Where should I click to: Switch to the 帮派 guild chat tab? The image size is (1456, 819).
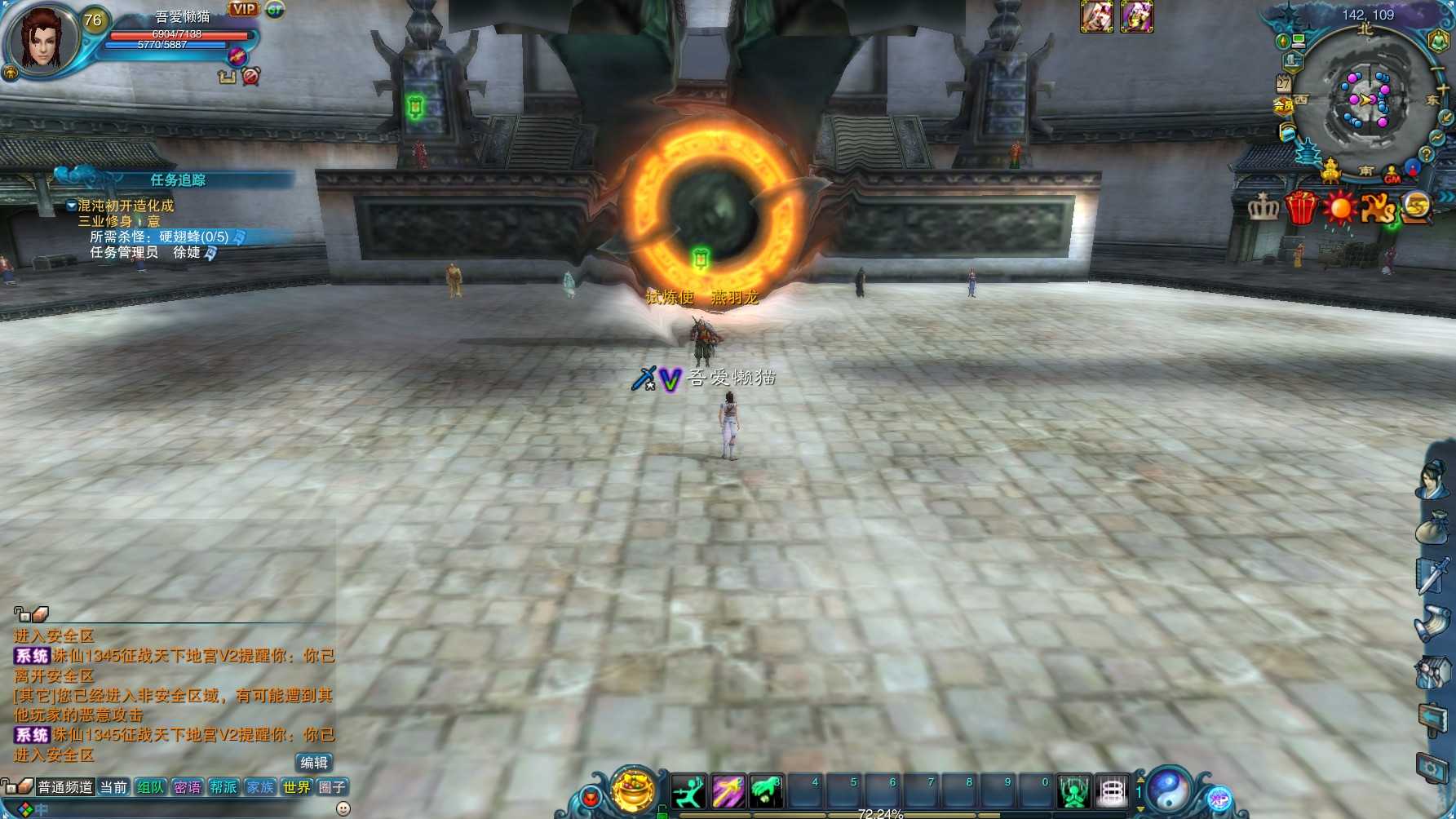[x=223, y=787]
